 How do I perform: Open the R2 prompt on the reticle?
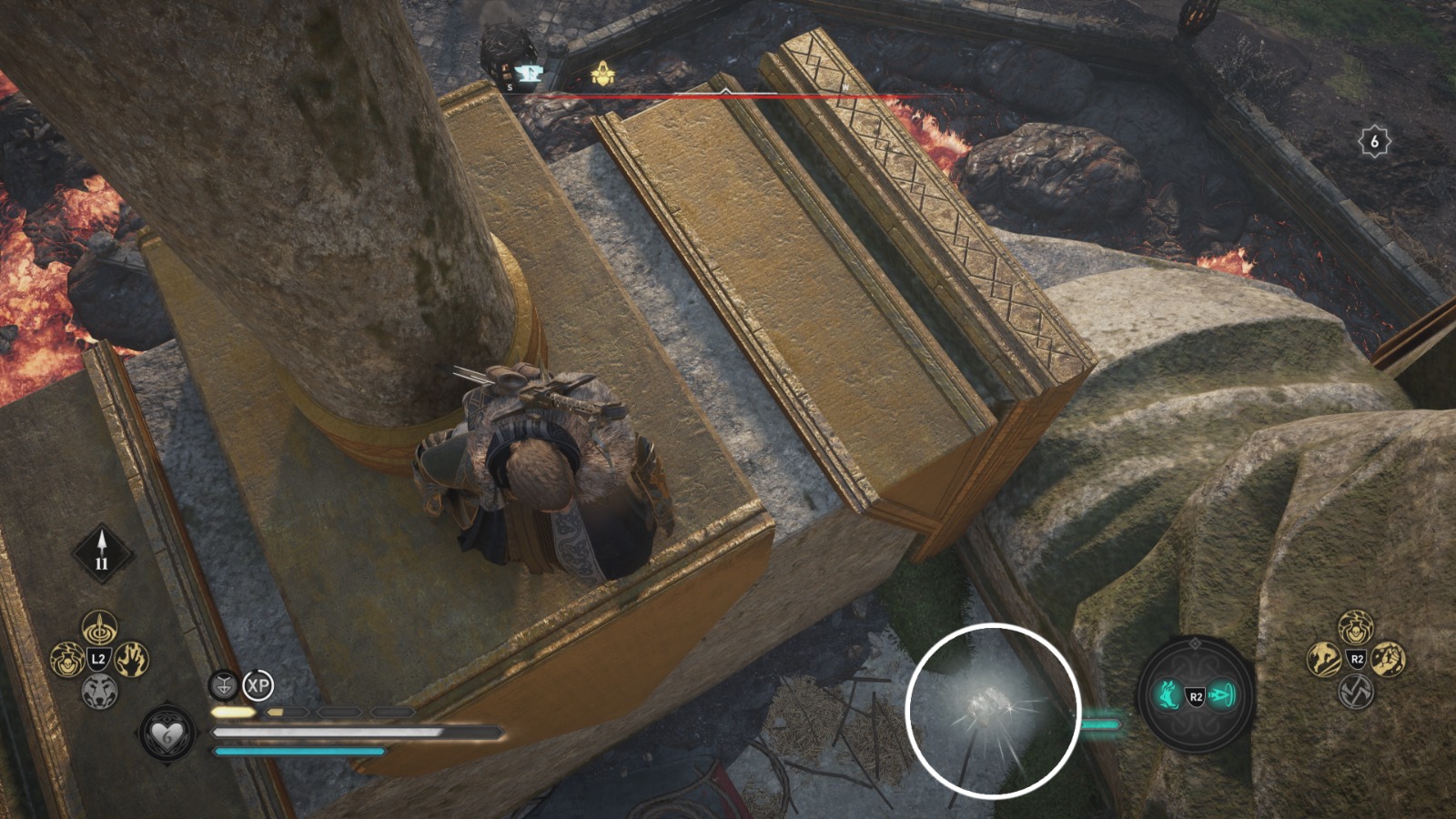tap(1196, 695)
